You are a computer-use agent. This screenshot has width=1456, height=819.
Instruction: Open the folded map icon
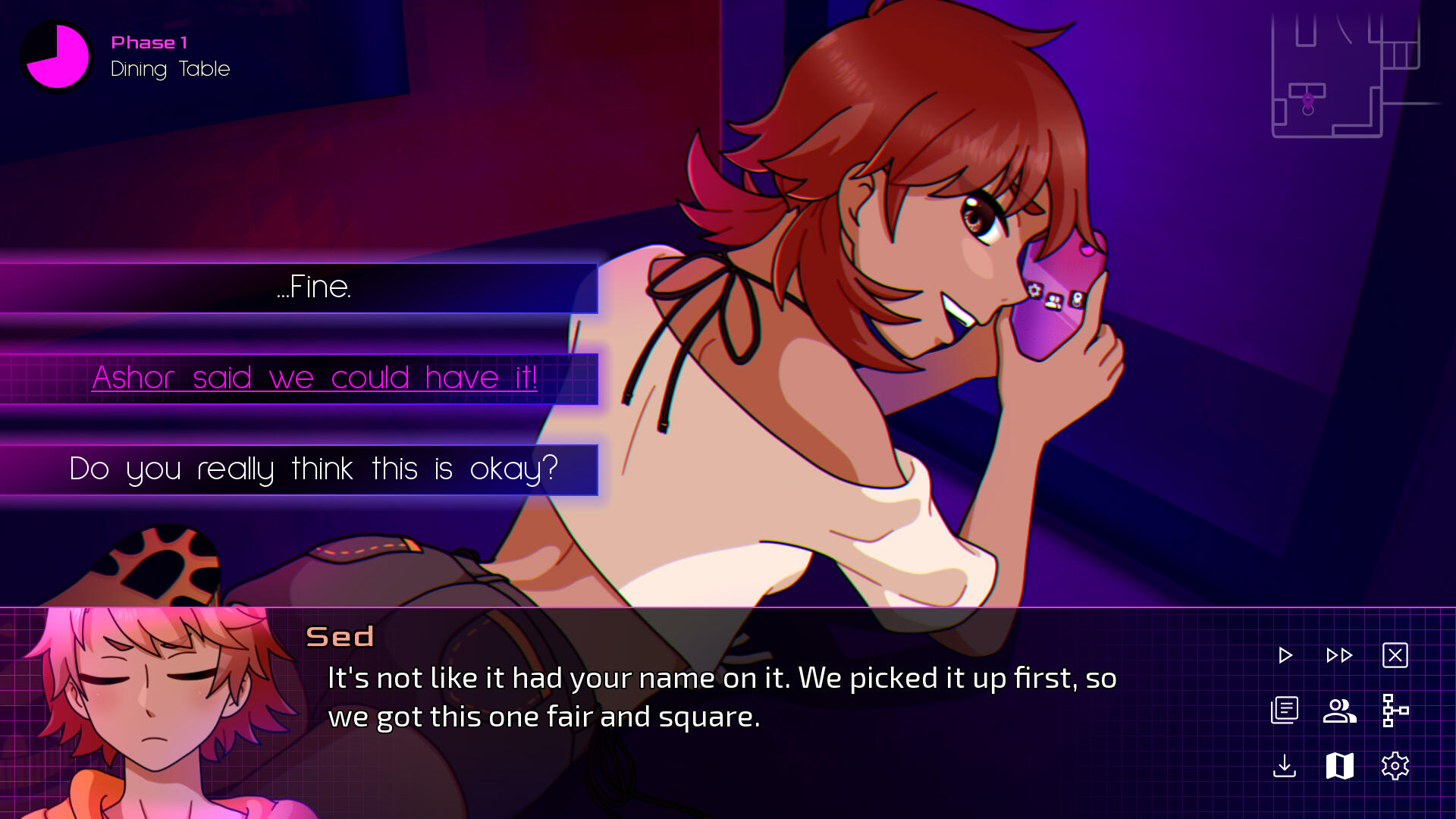click(1339, 766)
